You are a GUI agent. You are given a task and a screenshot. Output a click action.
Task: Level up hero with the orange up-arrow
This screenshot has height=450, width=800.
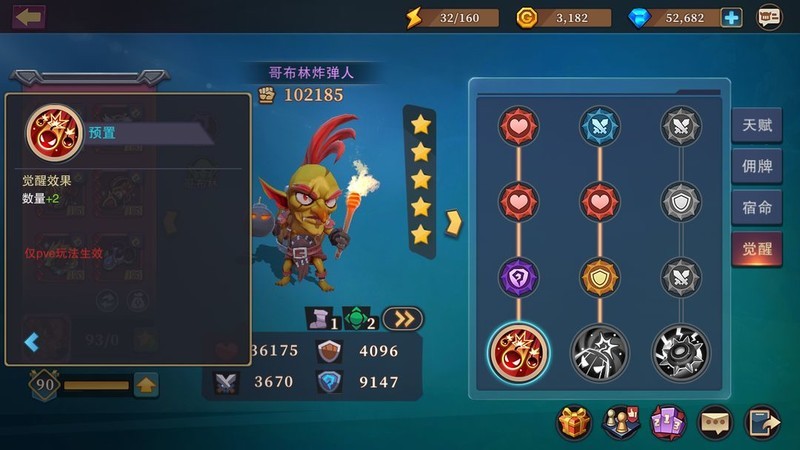(146, 383)
